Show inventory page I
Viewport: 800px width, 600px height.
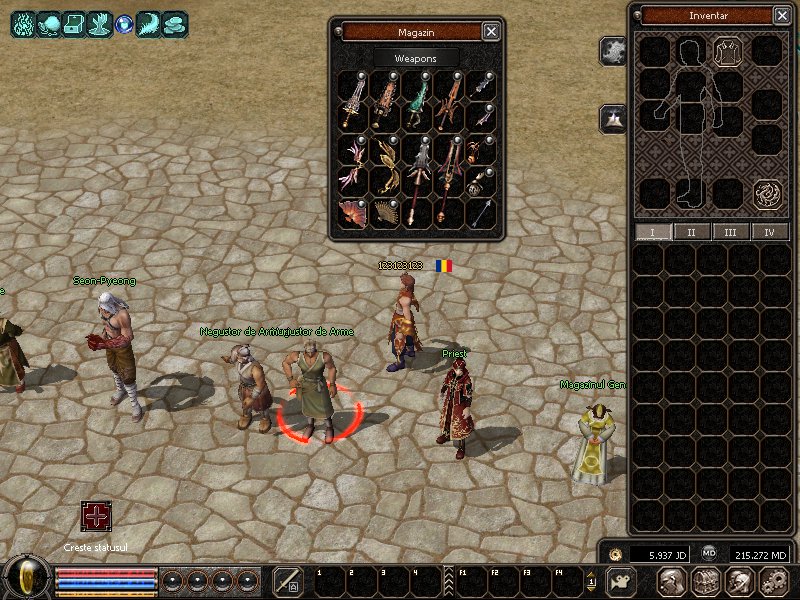654,232
